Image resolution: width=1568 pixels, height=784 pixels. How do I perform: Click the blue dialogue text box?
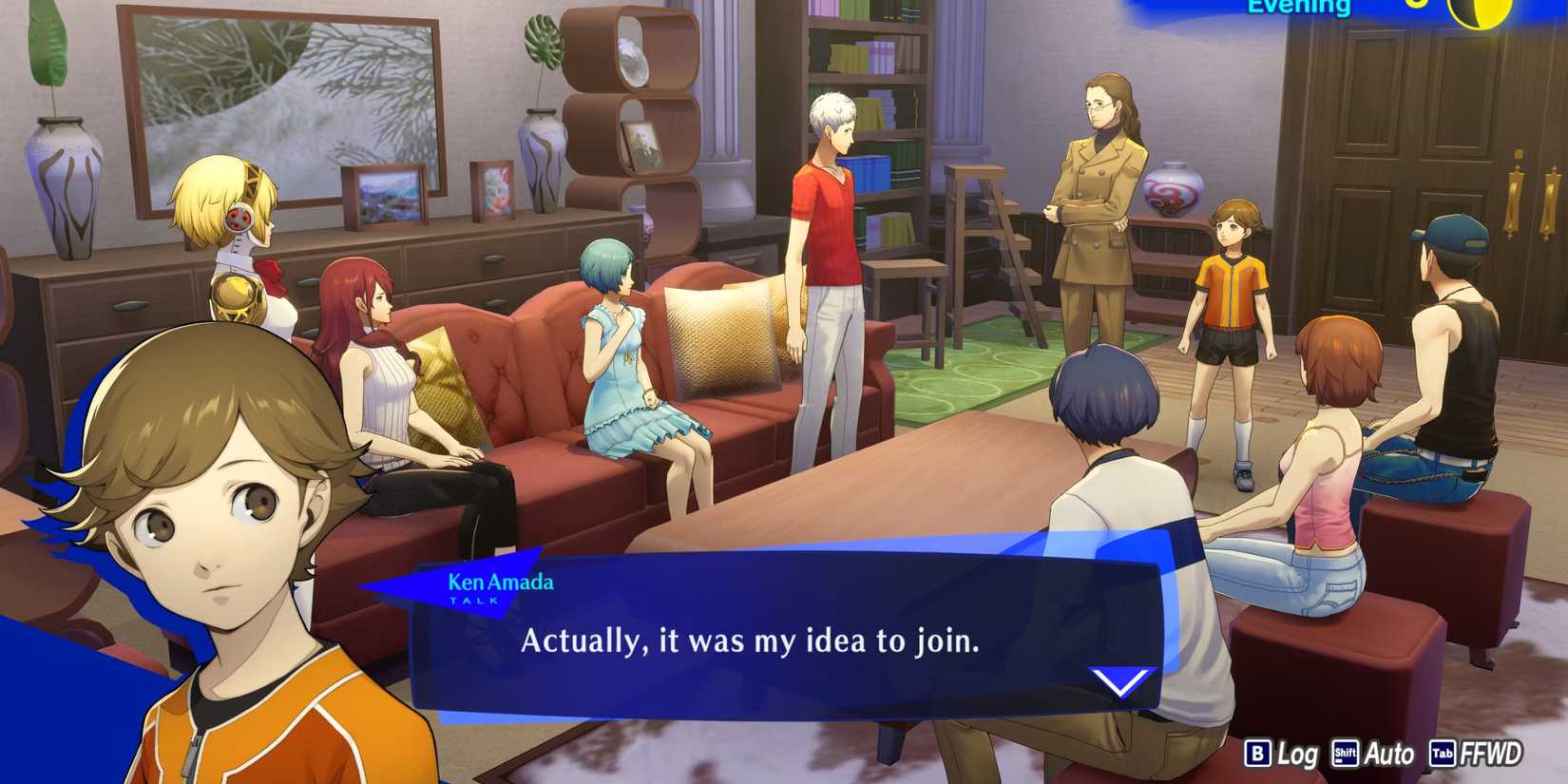click(x=779, y=646)
